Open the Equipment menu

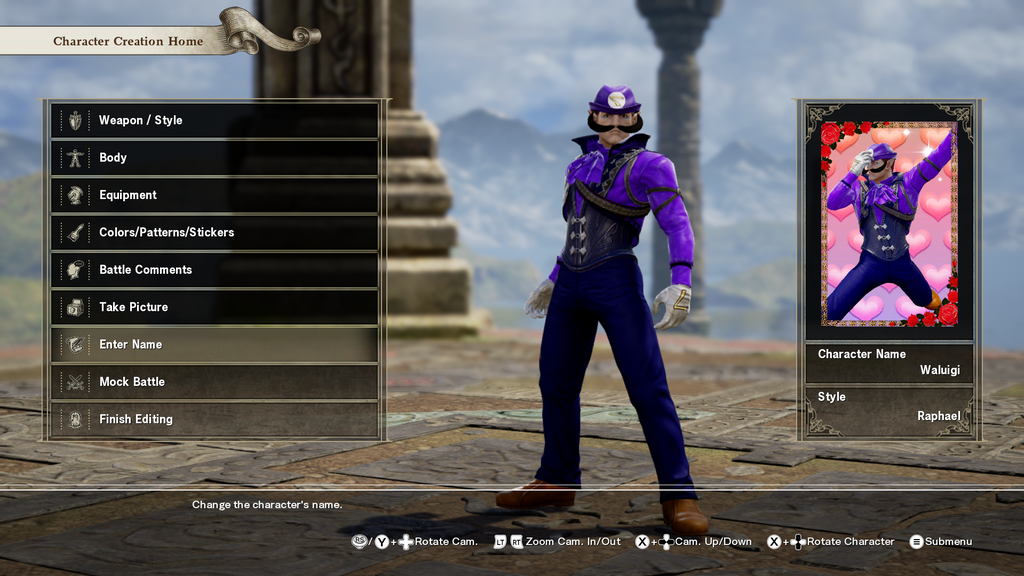tap(214, 195)
